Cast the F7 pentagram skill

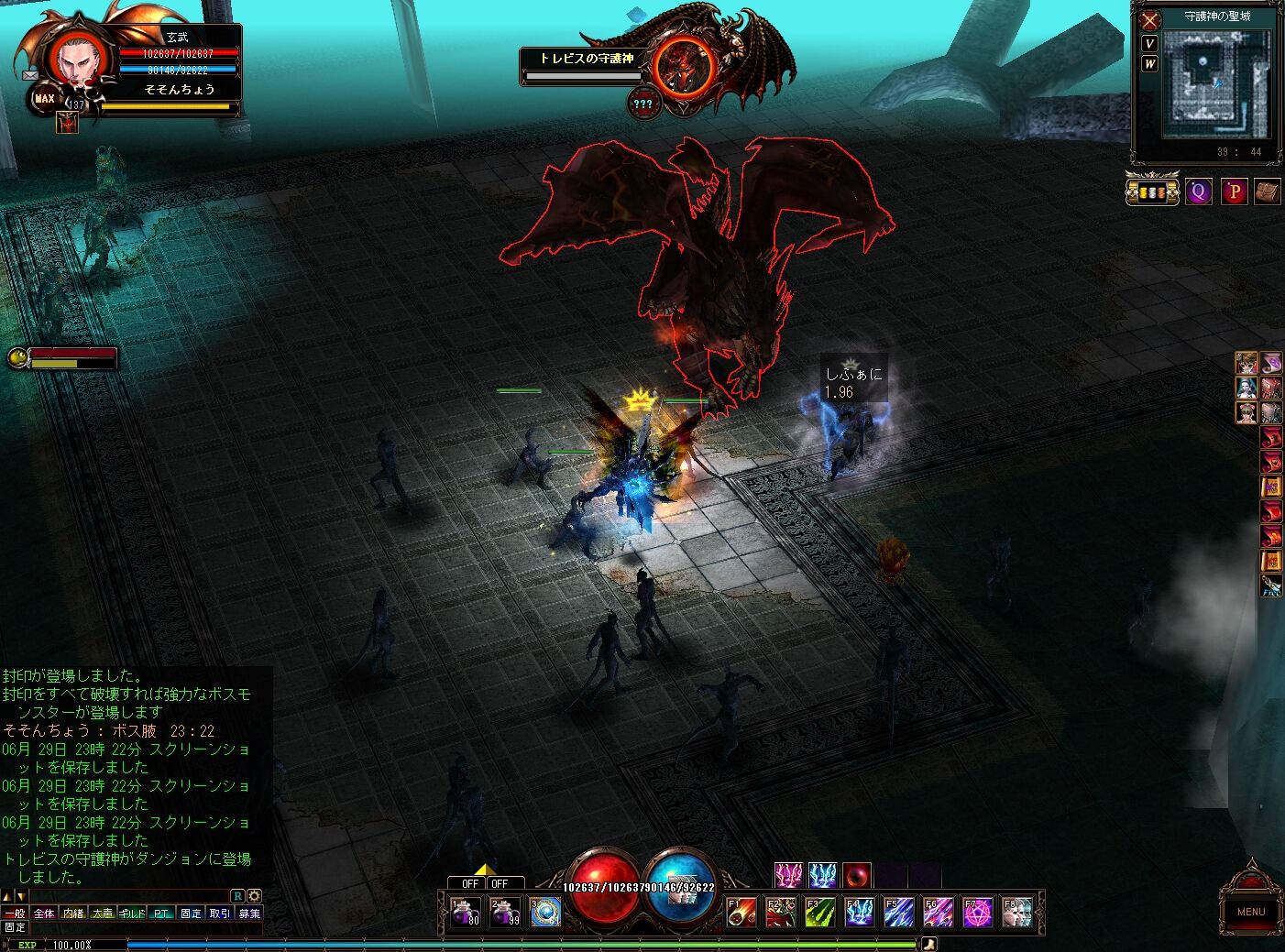coord(977,912)
